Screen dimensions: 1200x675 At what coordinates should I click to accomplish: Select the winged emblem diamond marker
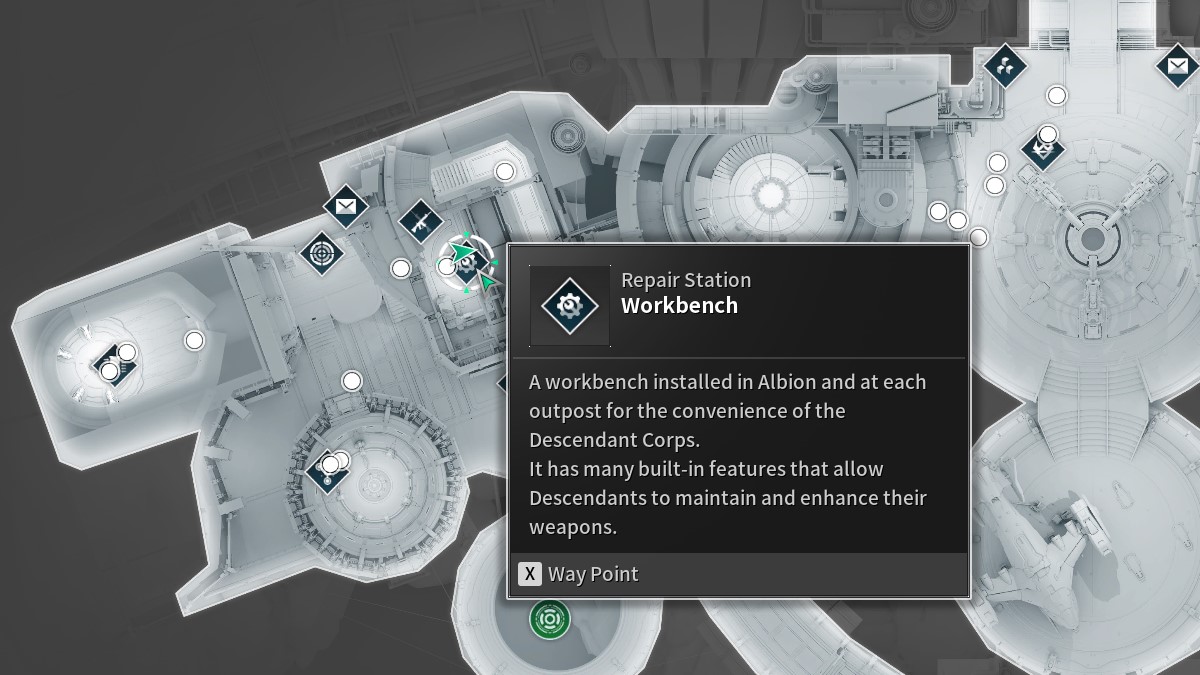point(1043,151)
